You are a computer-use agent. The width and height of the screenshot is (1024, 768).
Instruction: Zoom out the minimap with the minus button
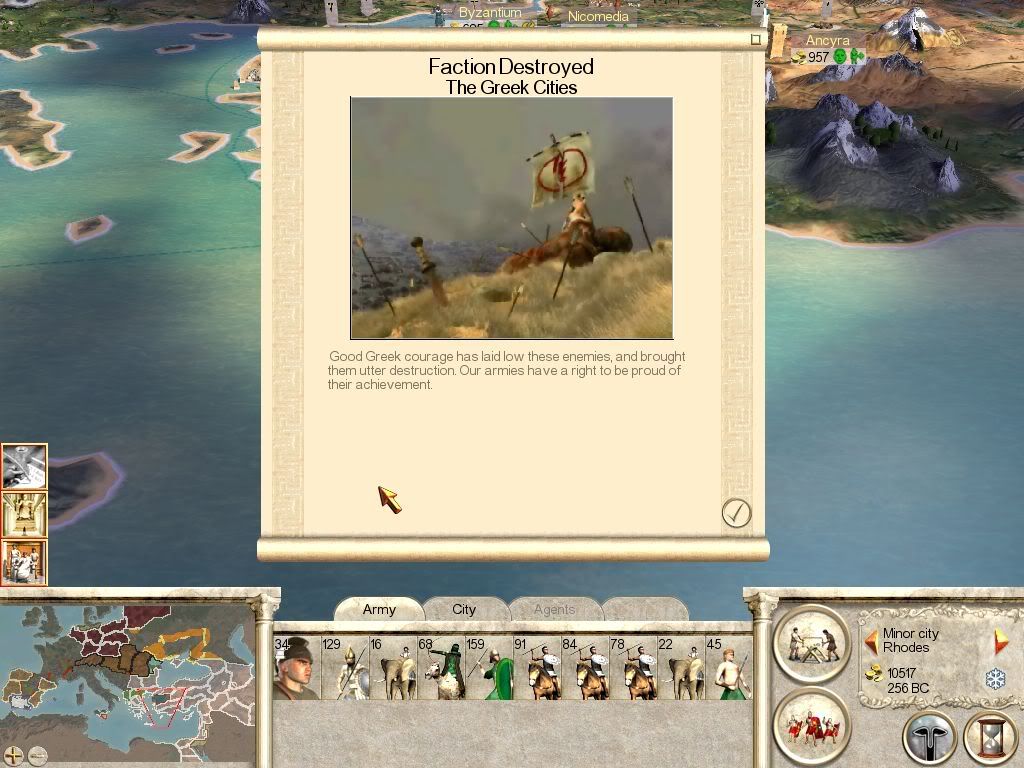click(37, 755)
